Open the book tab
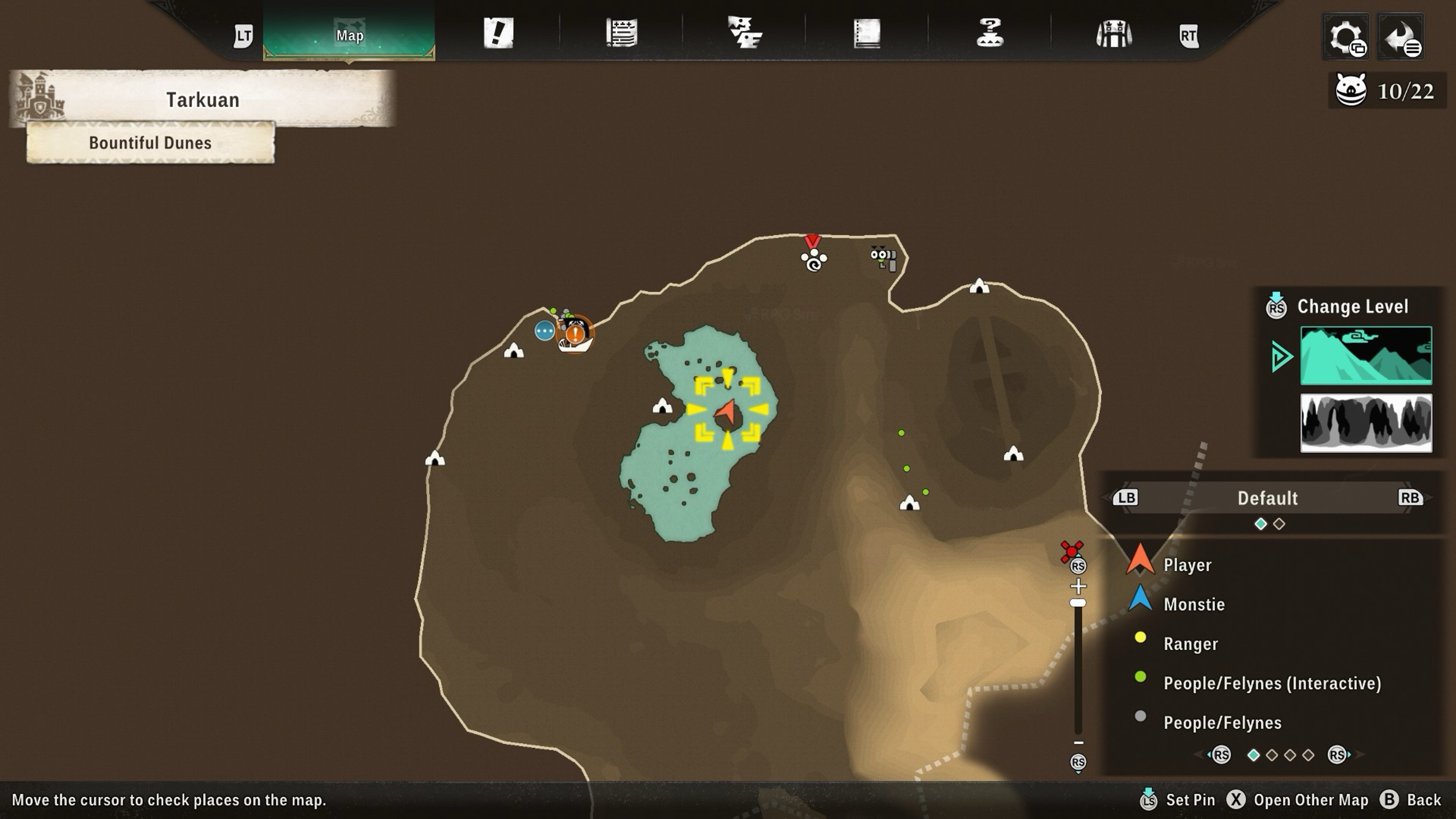 pyautogui.click(x=867, y=33)
